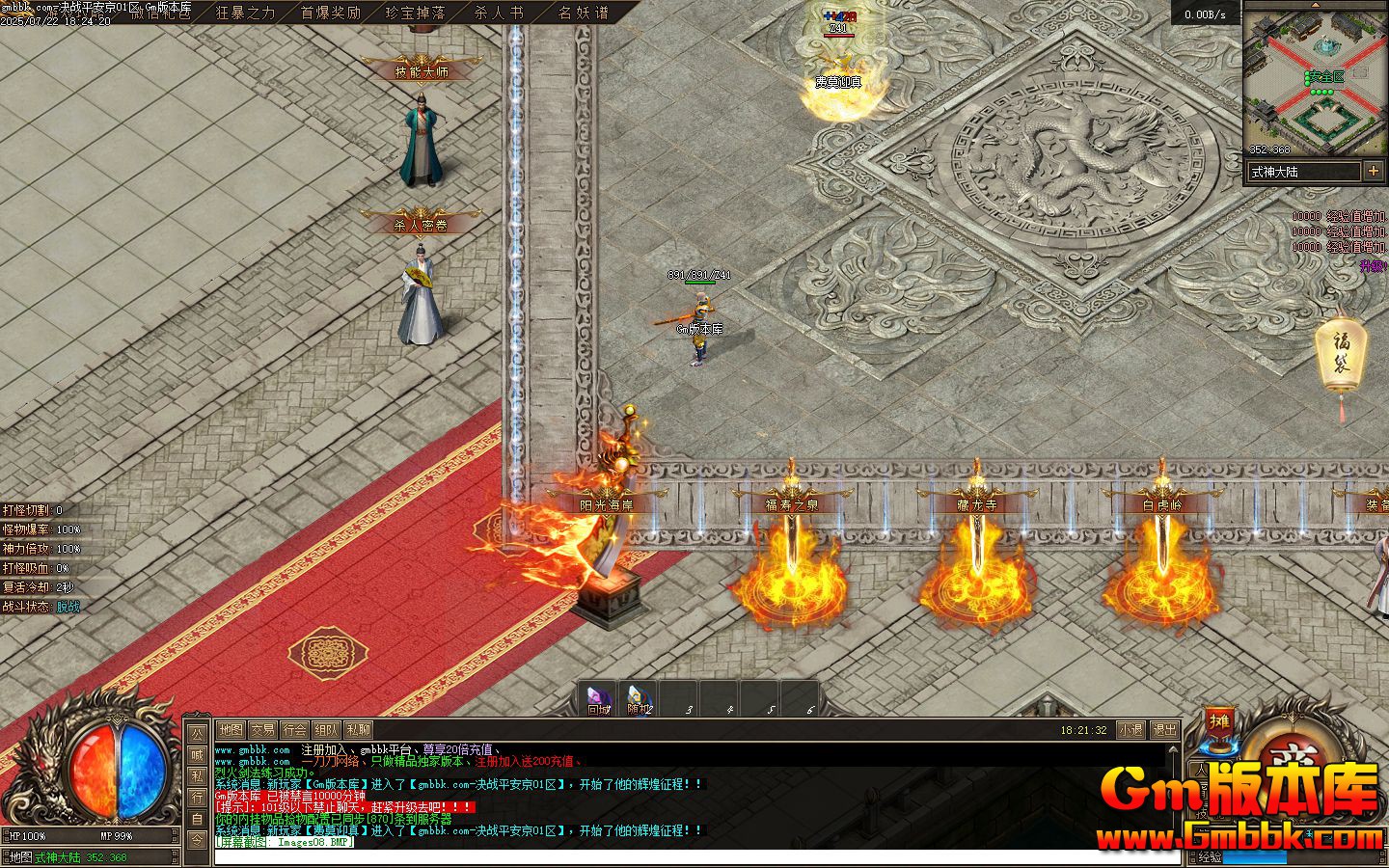The width and height of the screenshot is (1389, 868).
Task: Expand the 式神大陆 map plus button
Action: click(1374, 172)
